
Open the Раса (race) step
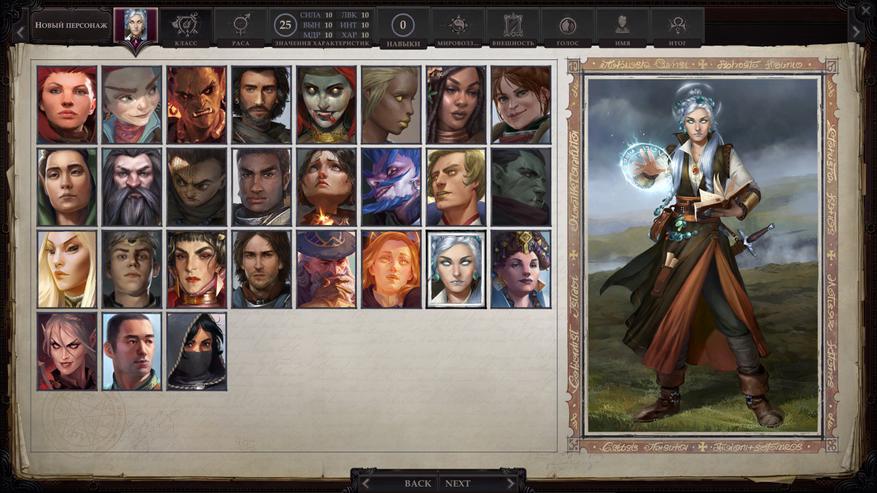[x=241, y=28]
